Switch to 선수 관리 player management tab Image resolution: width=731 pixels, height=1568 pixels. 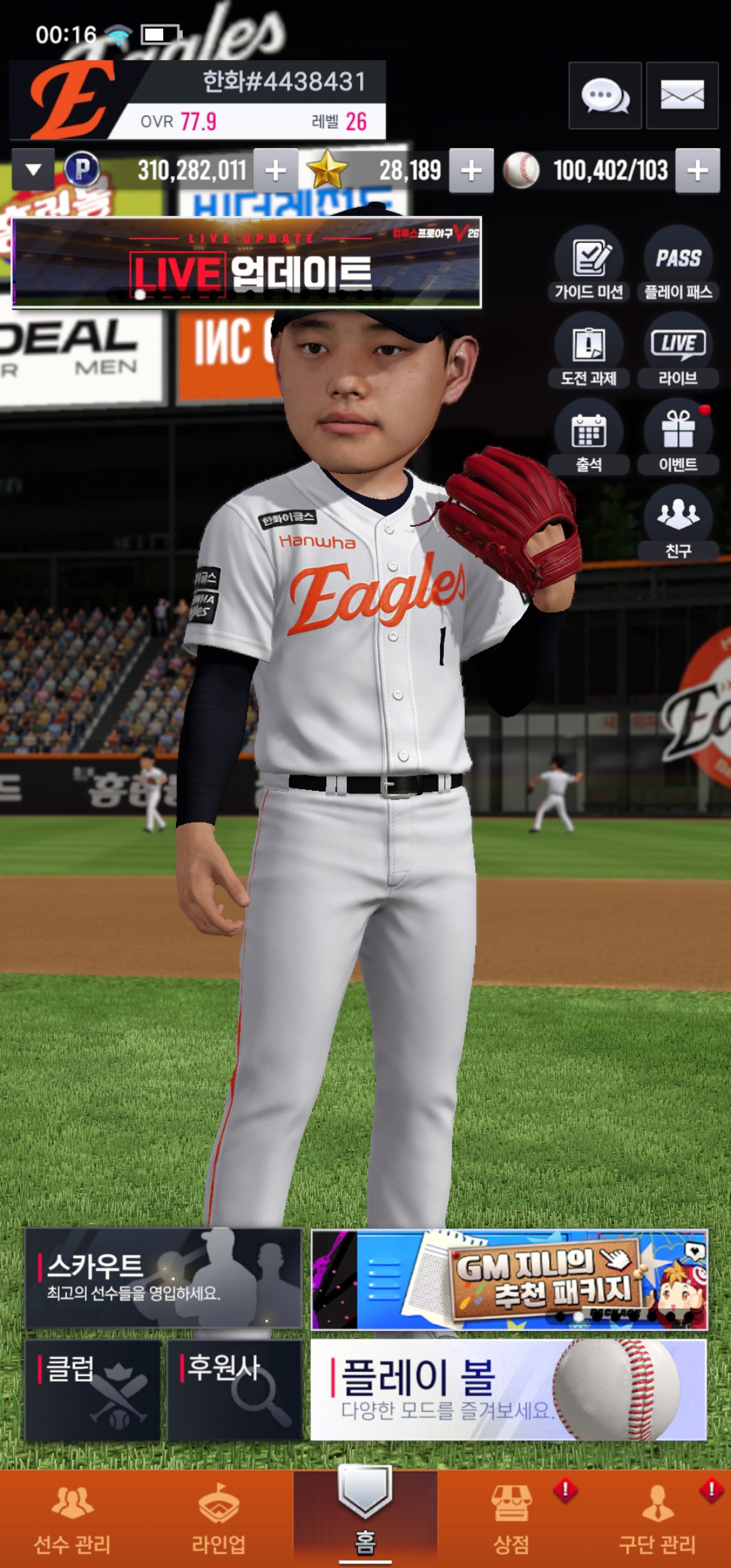pos(72,1518)
